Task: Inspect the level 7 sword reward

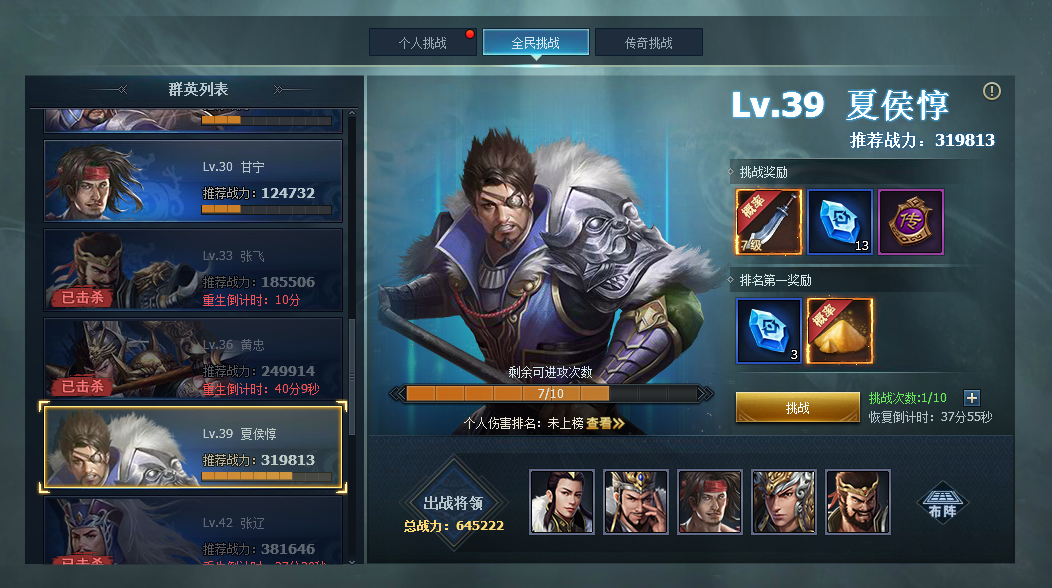Action: point(768,222)
